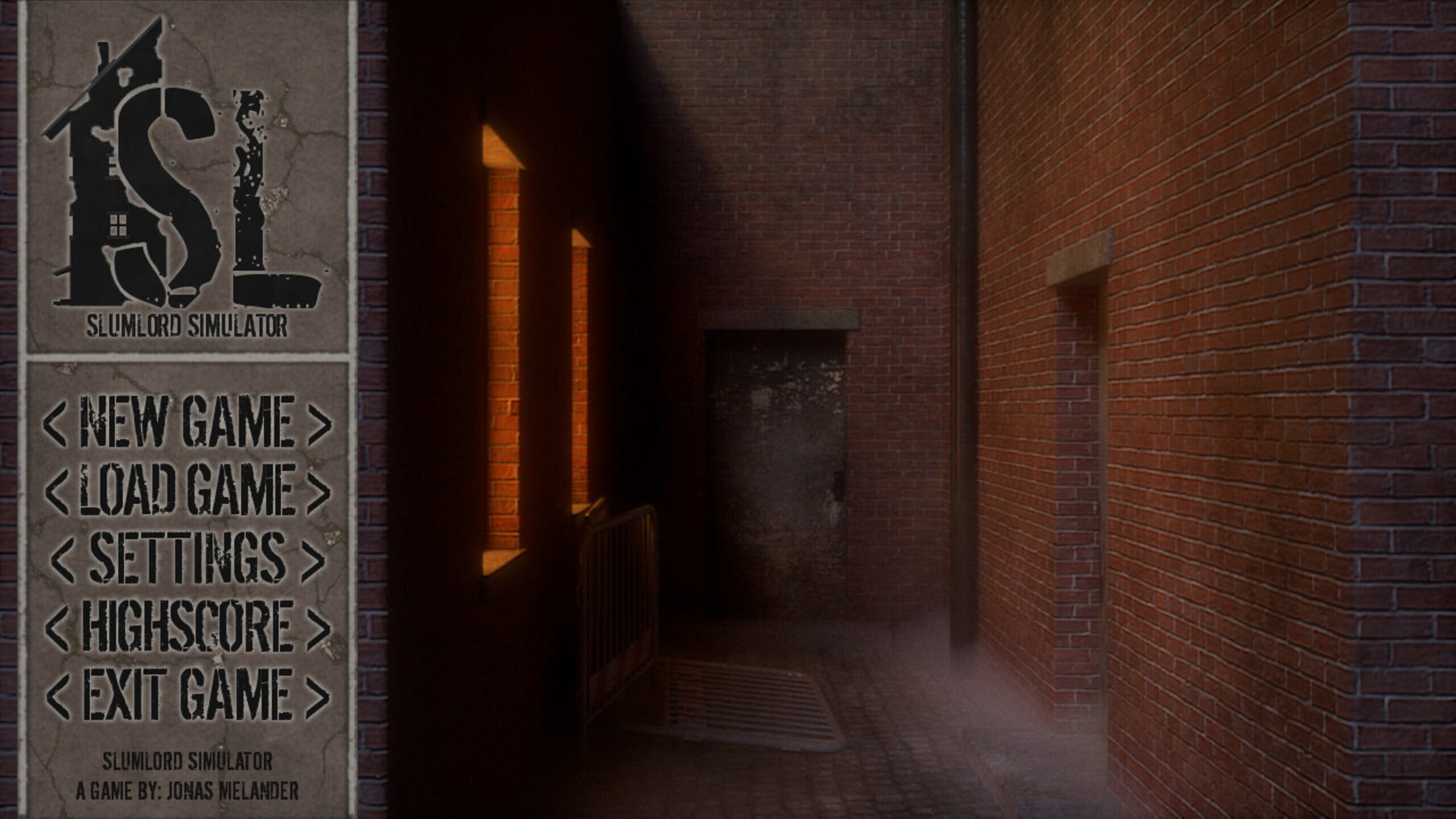Open the HIGHSCORE screen
The image size is (1456, 819).
pyautogui.click(x=188, y=626)
